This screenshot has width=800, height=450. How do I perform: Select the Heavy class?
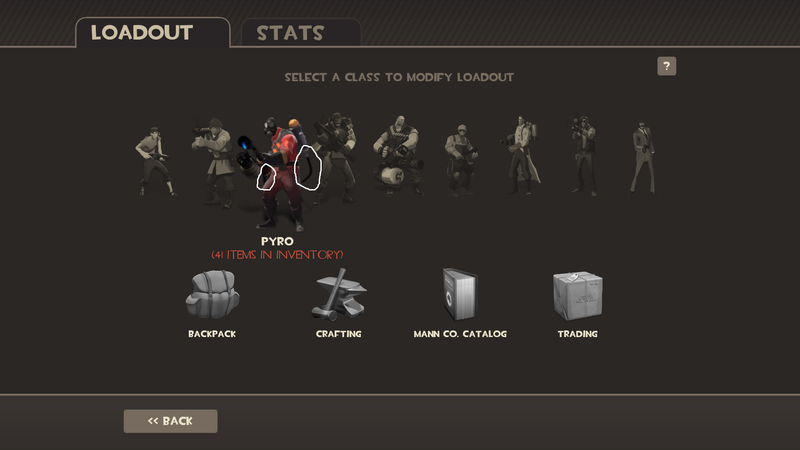[x=397, y=160]
